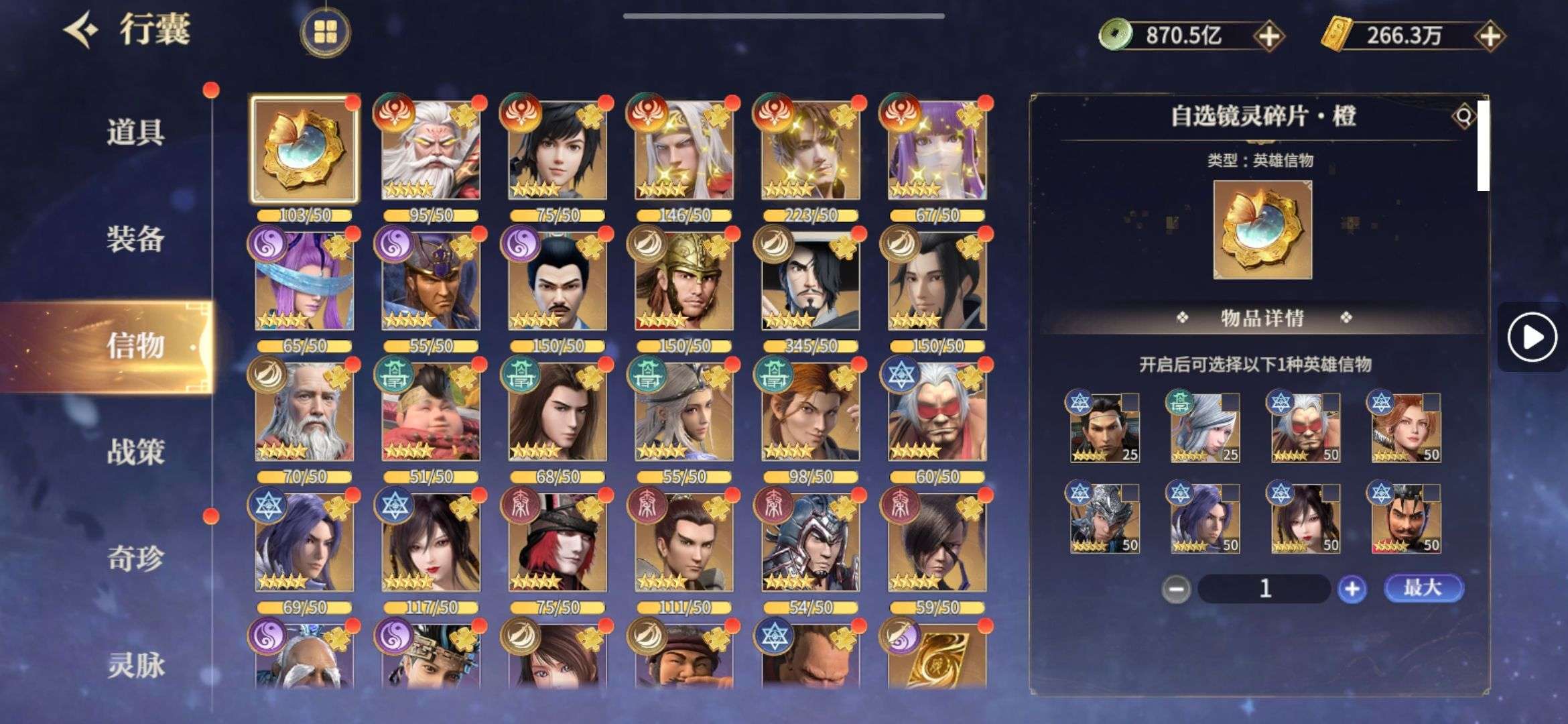Go back using the arrow beside 行囊
The width and height of the screenshot is (1568, 724).
pyautogui.click(x=82, y=30)
